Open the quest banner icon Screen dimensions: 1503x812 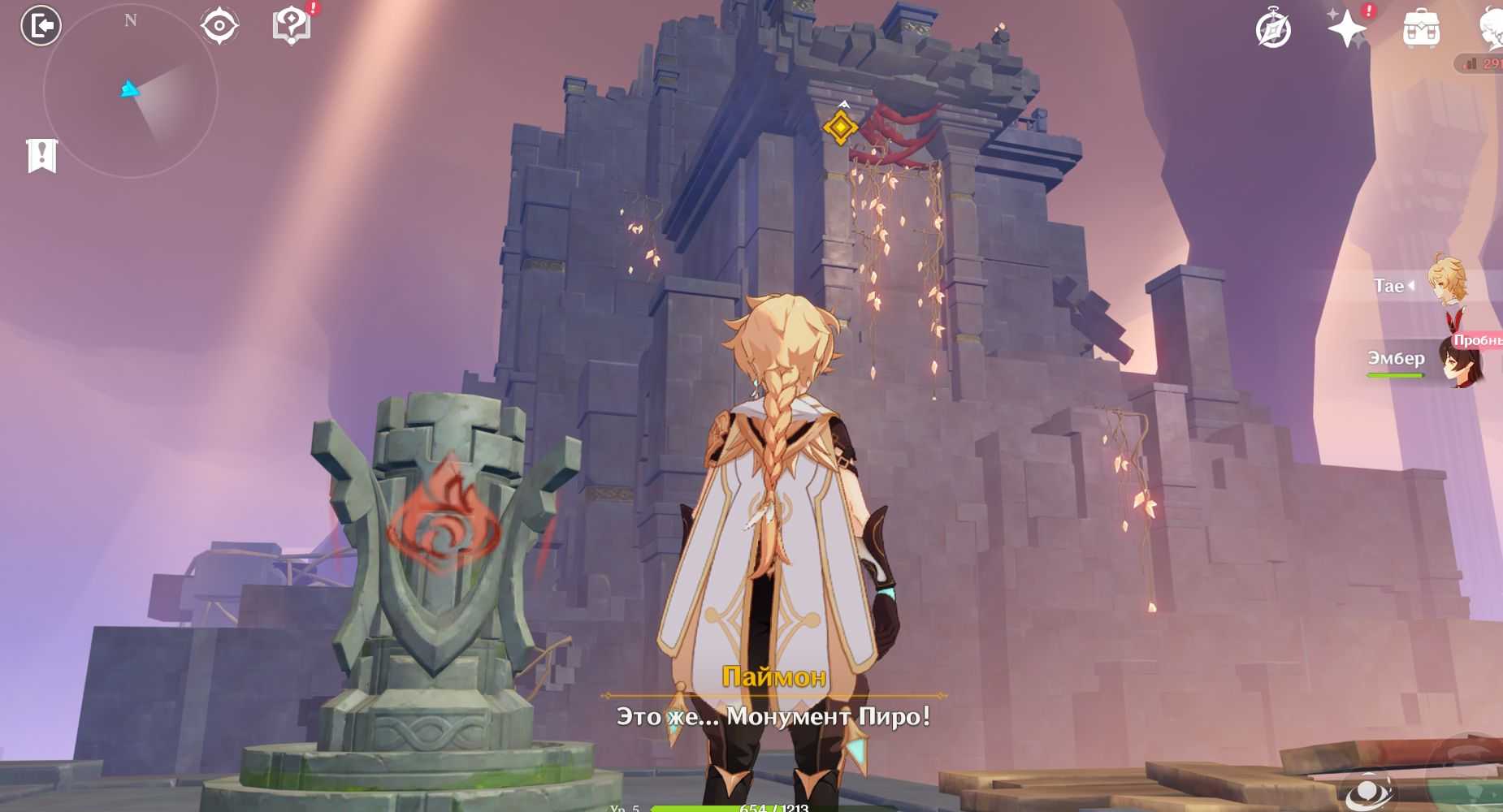click(x=41, y=155)
